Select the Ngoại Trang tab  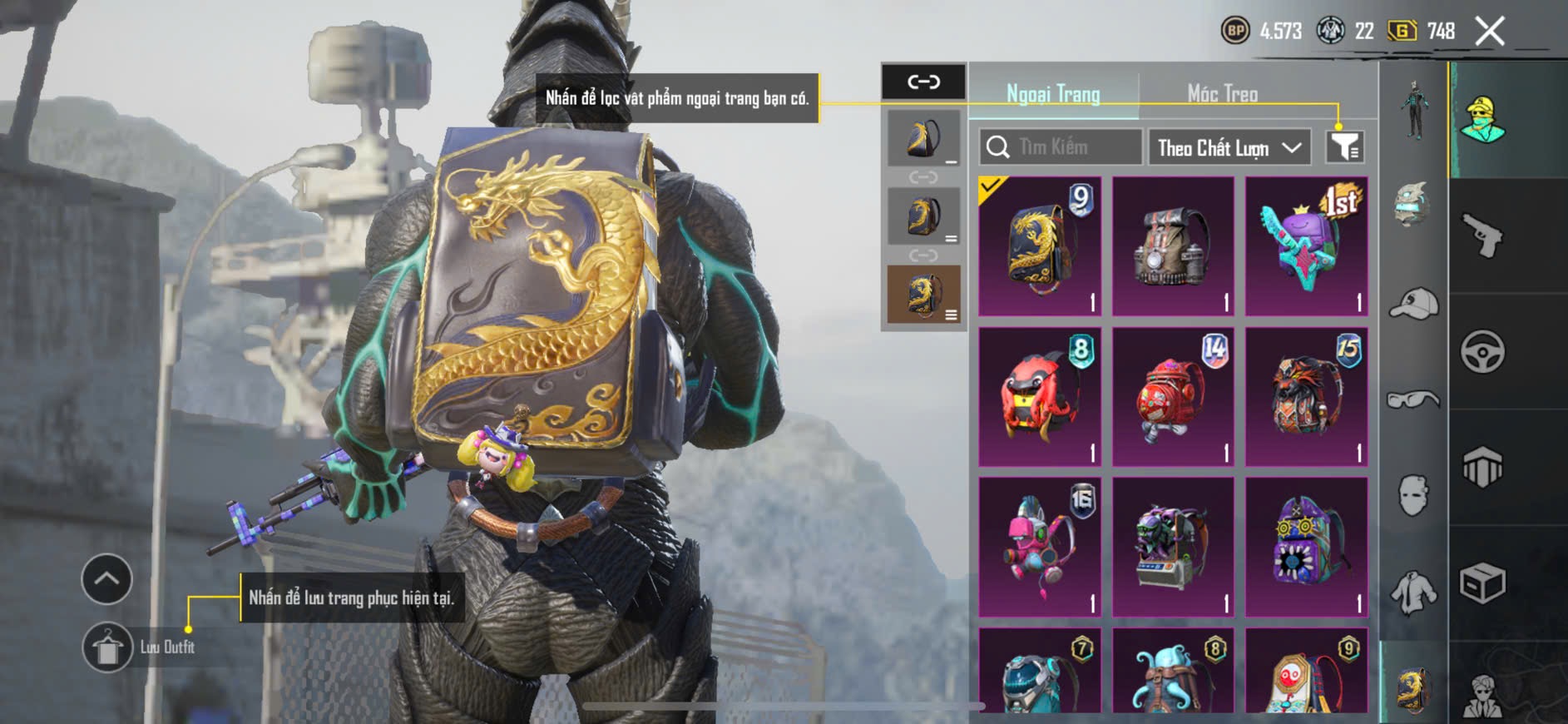1053,94
